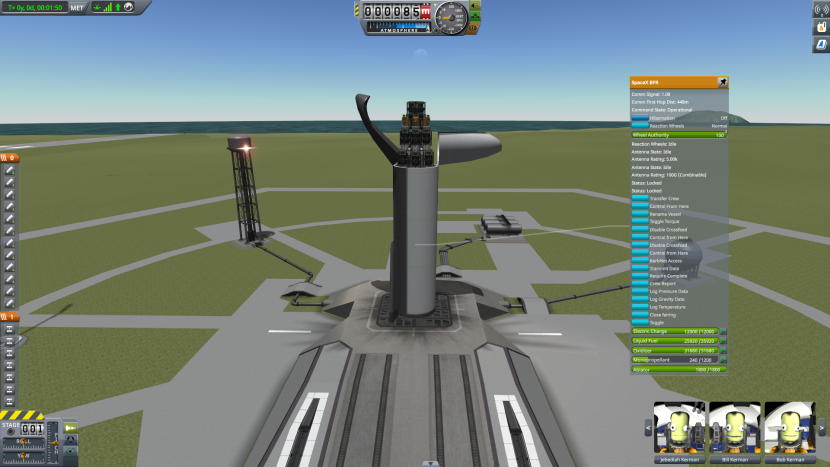Viewport: 830px width, 467px height.
Task: Toggle the MET clock mode button
Action: tap(77, 7)
